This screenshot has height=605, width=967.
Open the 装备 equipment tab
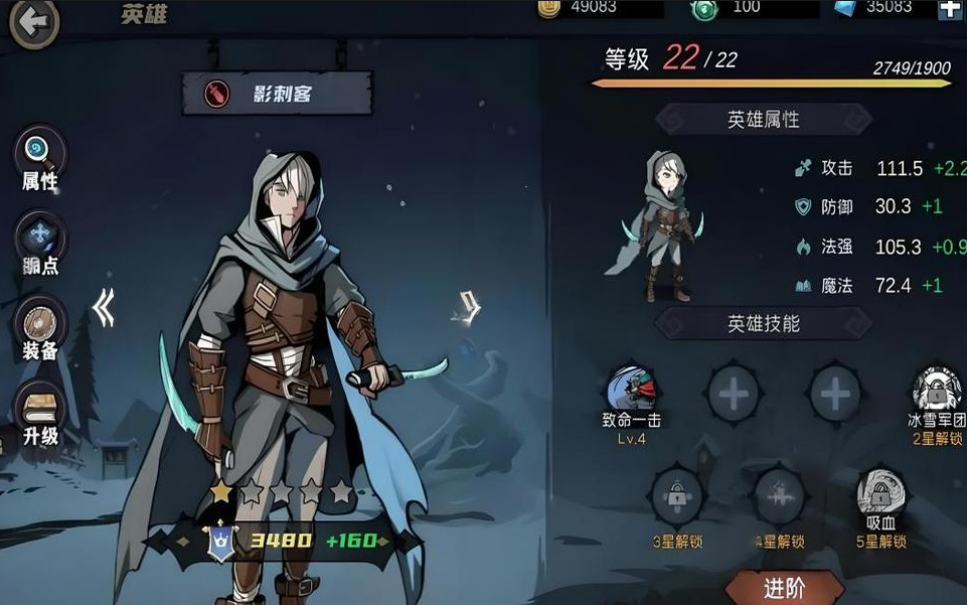[40, 328]
